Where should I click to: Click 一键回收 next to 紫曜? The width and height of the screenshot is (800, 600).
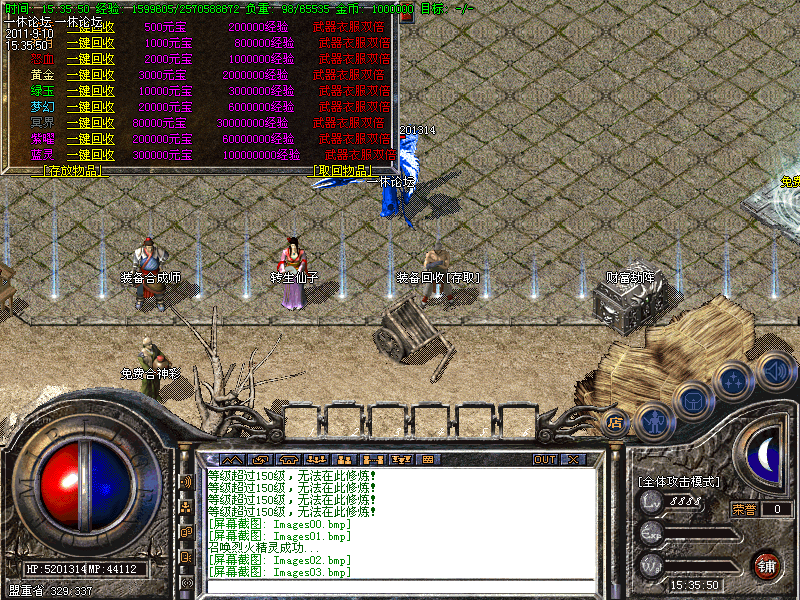point(90,139)
